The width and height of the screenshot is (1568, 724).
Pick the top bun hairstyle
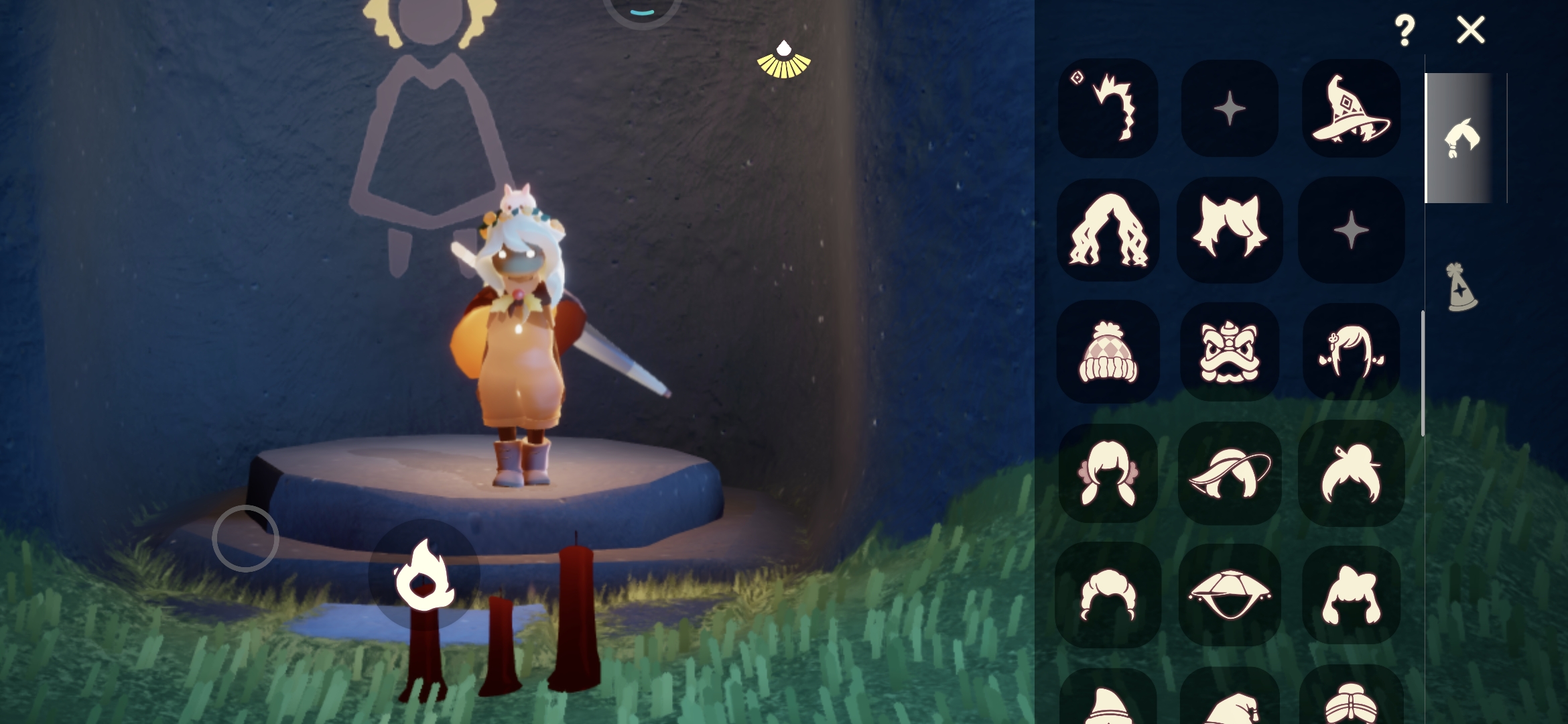tap(1351, 474)
